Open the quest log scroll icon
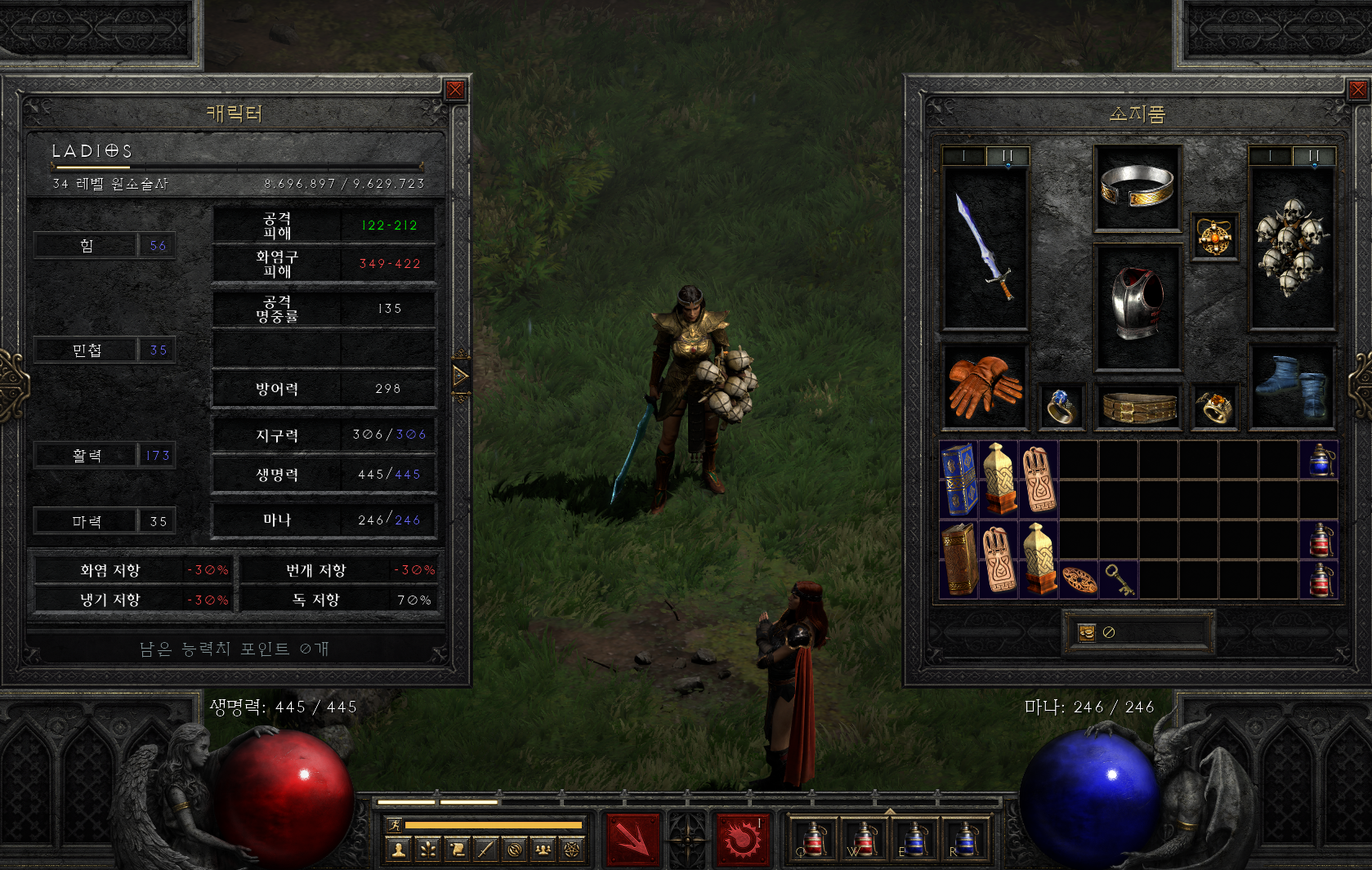Image resolution: width=1372 pixels, height=870 pixels. [457, 850]
